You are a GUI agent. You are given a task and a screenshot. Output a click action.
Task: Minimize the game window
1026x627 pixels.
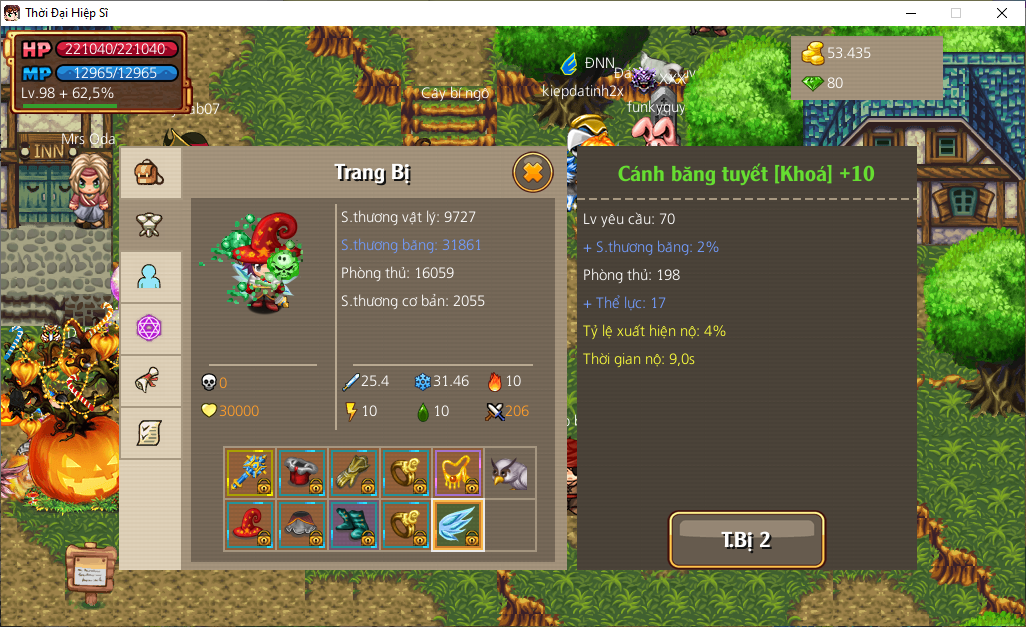click(910, 13)
